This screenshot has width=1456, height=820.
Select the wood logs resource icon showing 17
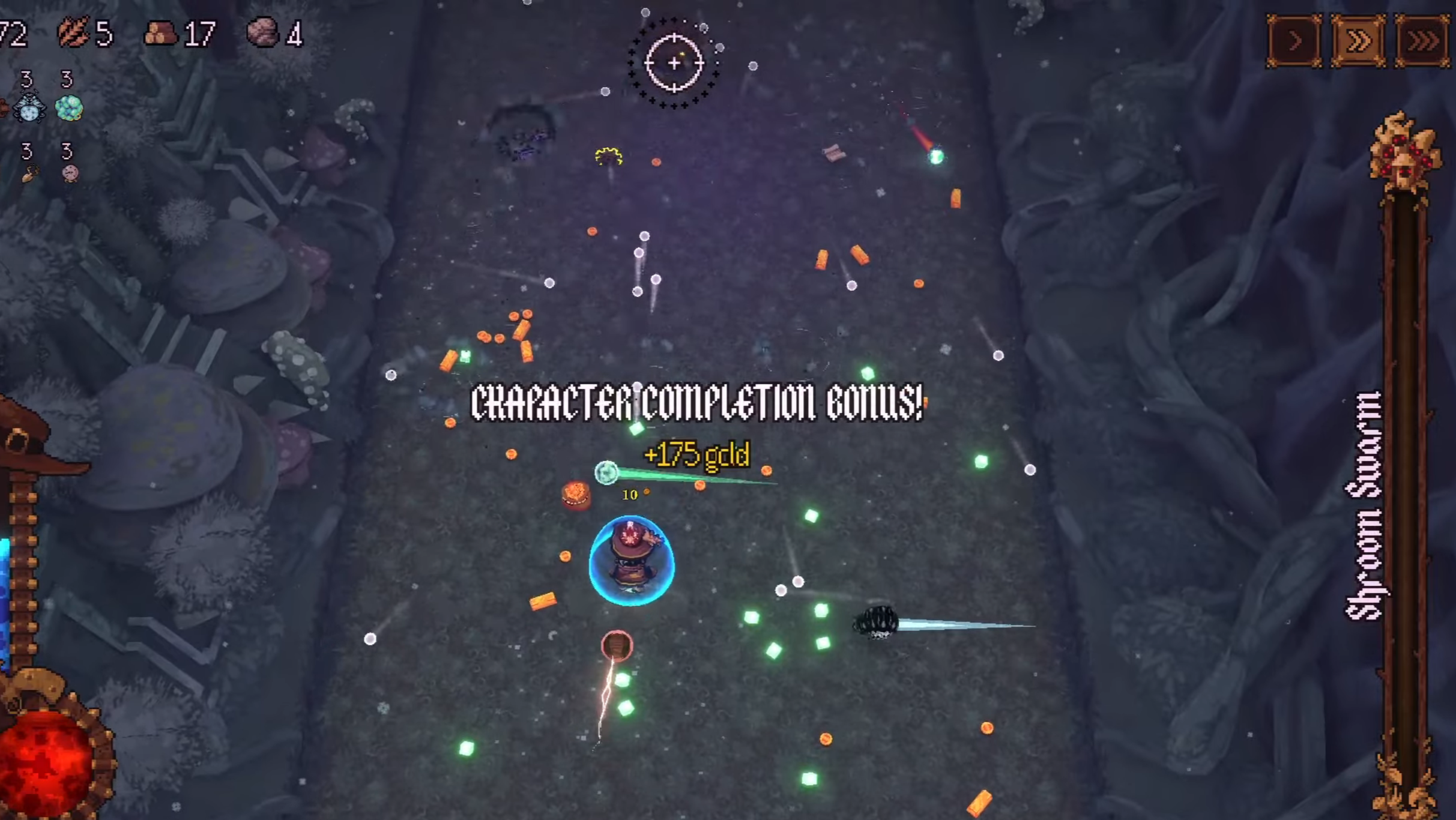pos(161,33)
